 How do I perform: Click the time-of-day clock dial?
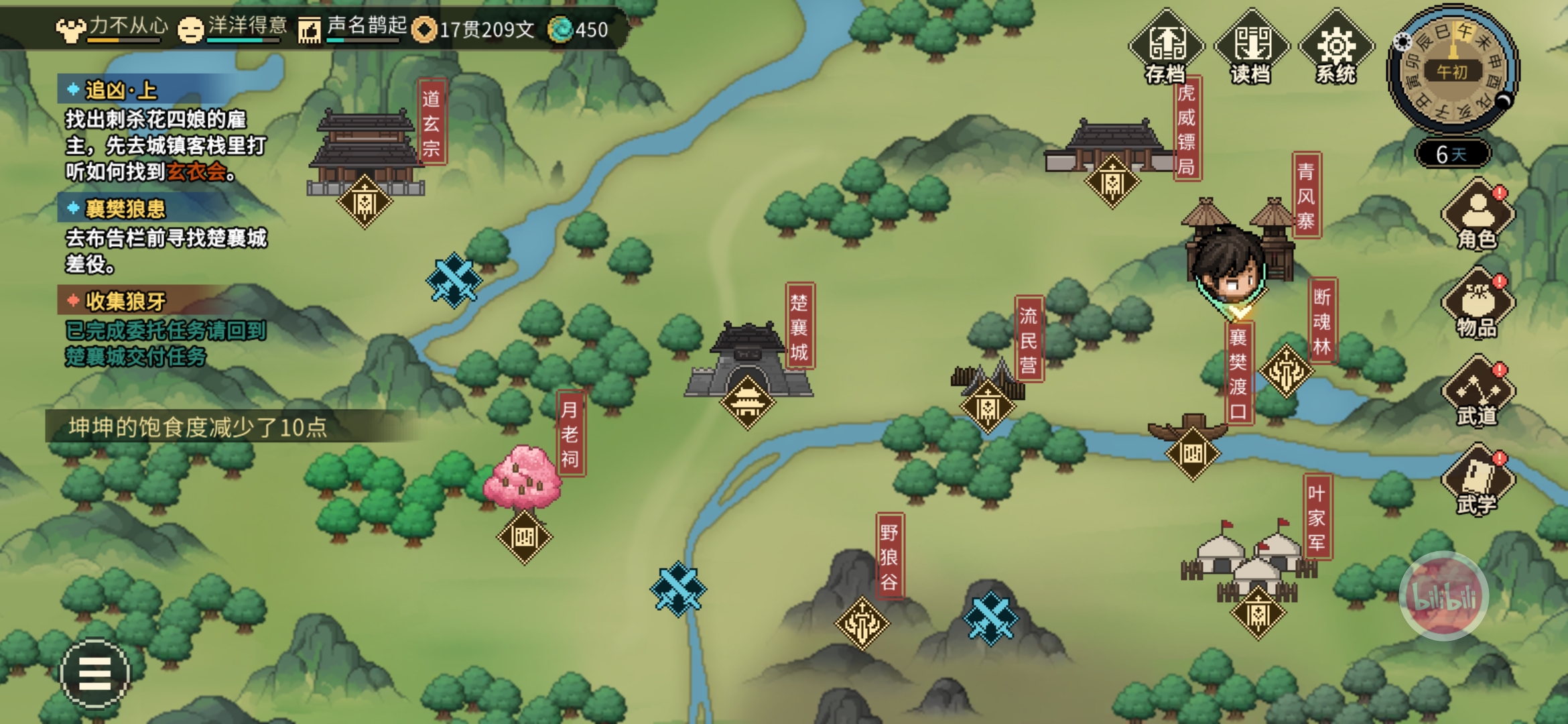[x=1452, y=70]
